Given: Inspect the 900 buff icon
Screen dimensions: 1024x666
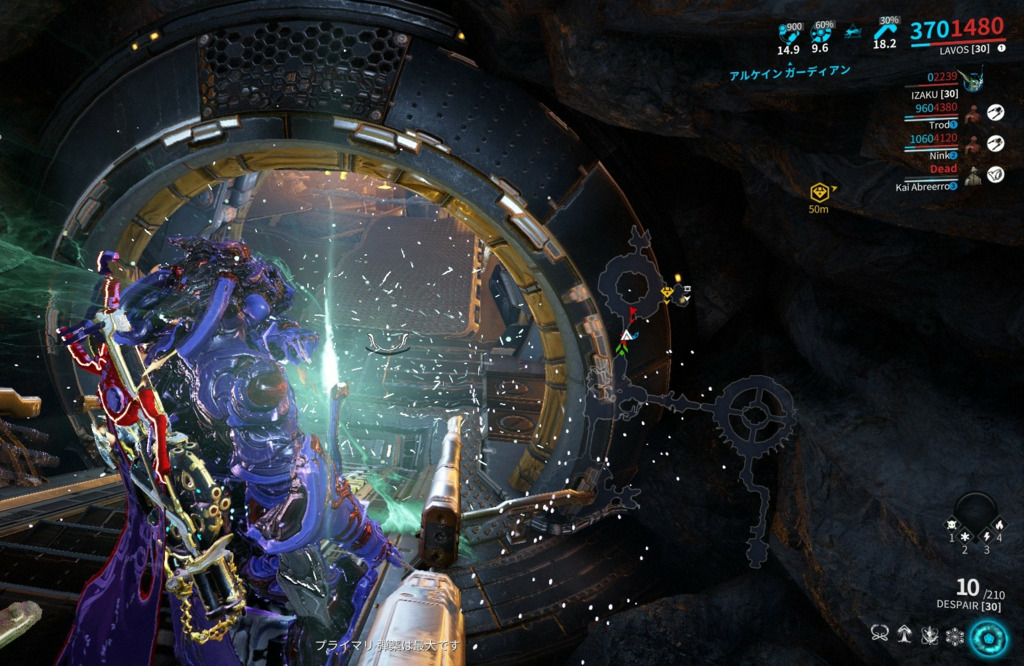Looking at the screenshot, I should tap(789, 32).
